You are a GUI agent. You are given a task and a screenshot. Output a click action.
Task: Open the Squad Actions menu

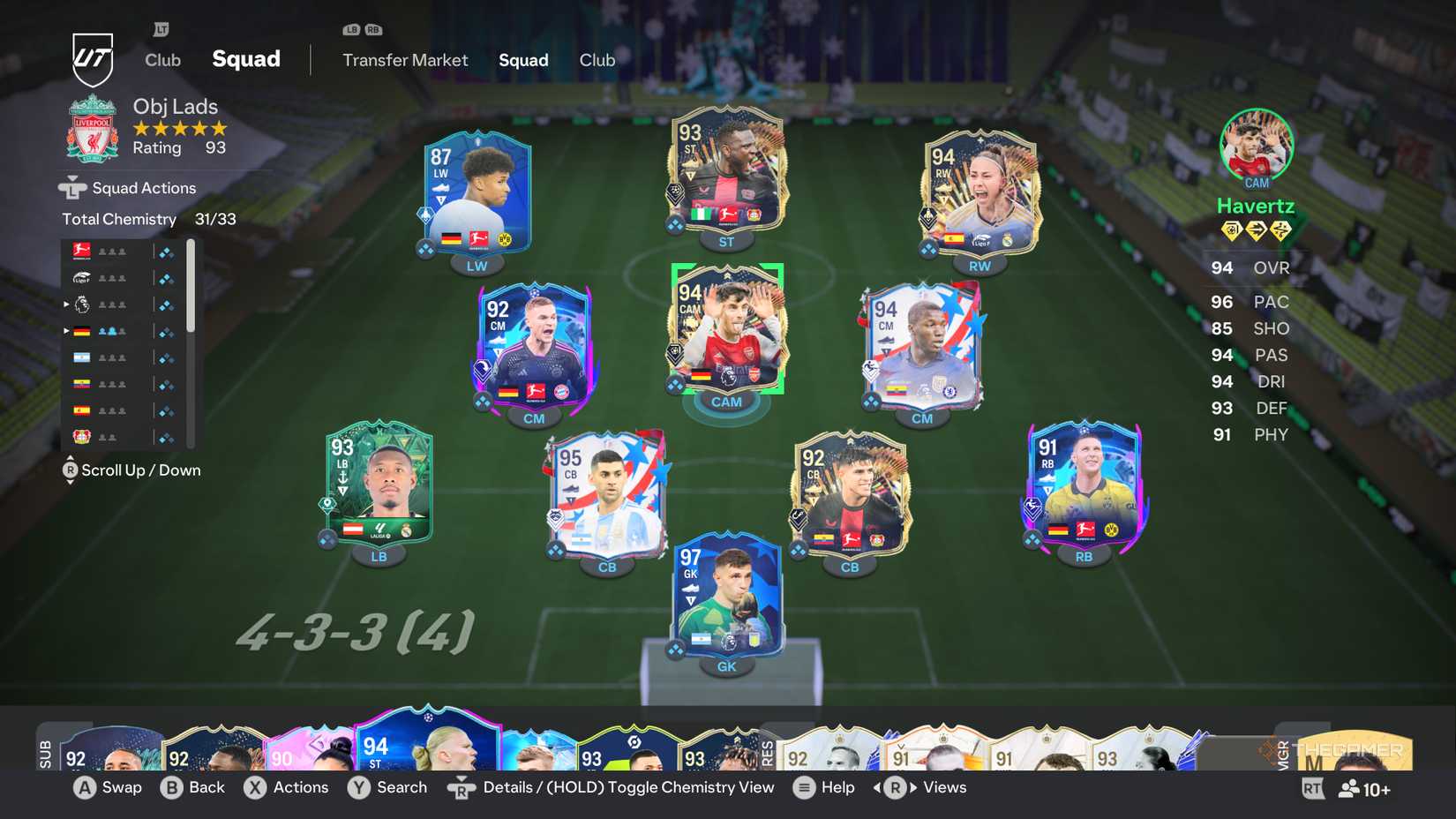(x=141, y=187)
